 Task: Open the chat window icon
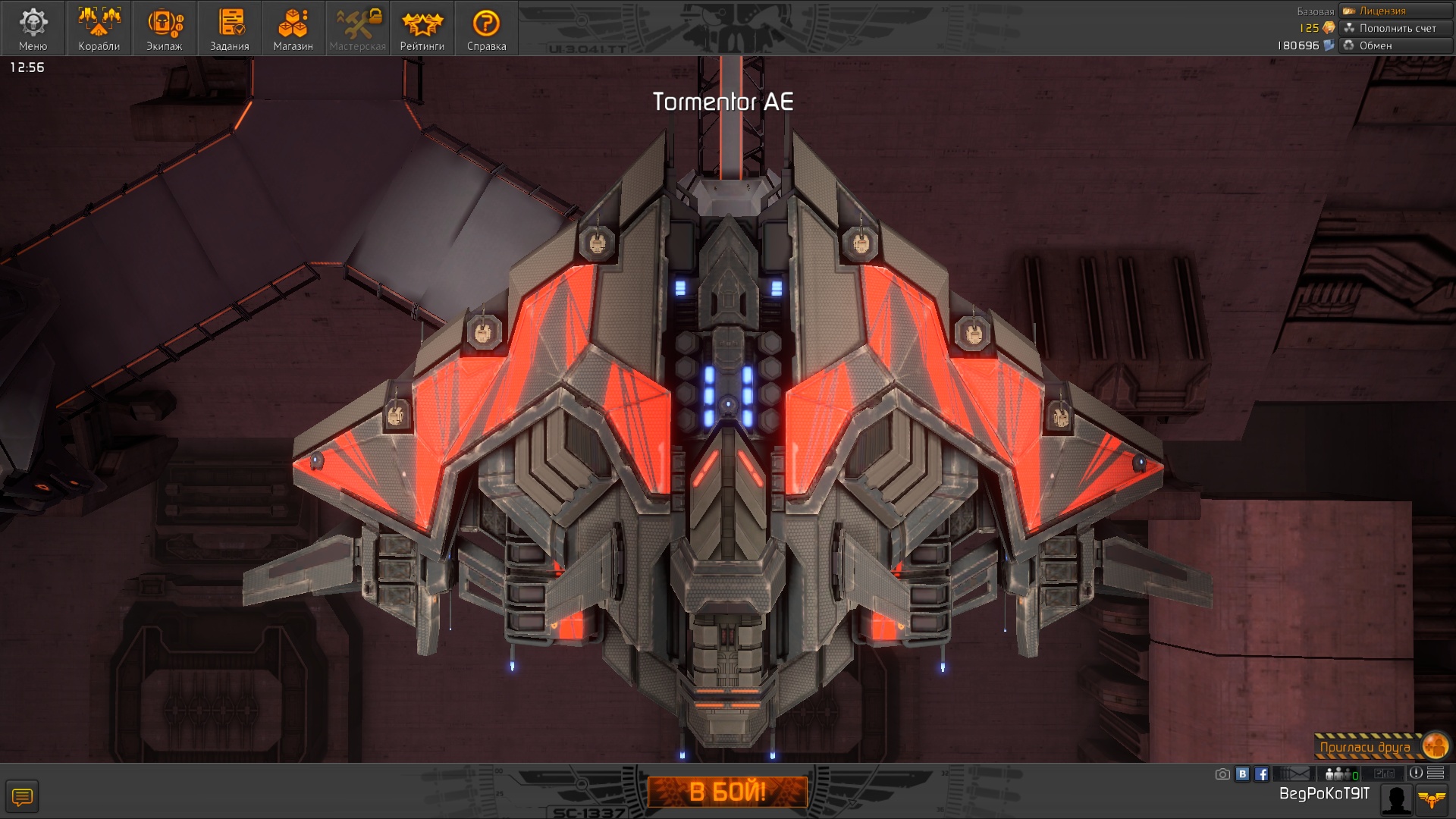[22, 797]
